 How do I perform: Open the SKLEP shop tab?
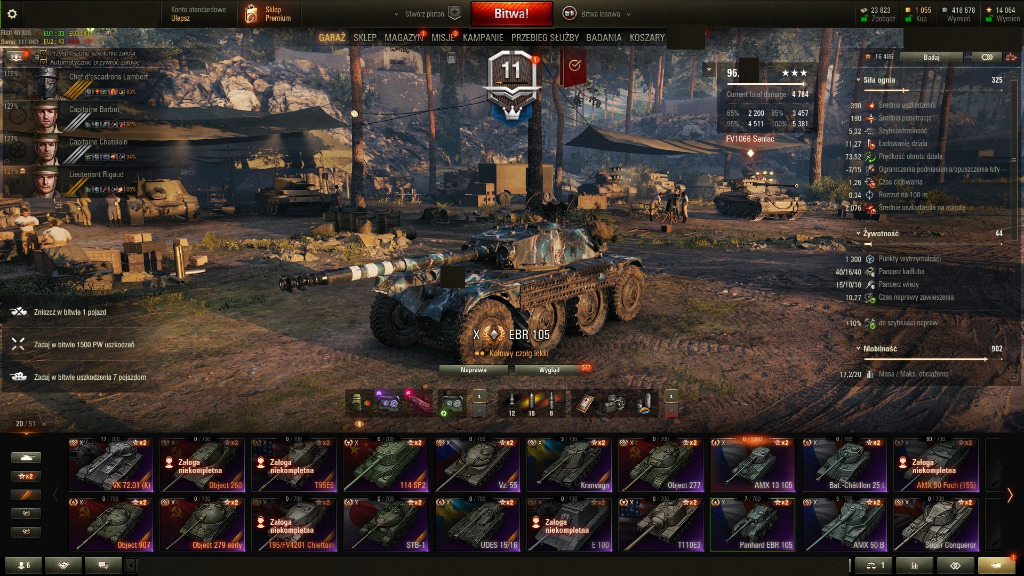pos(365,37)
